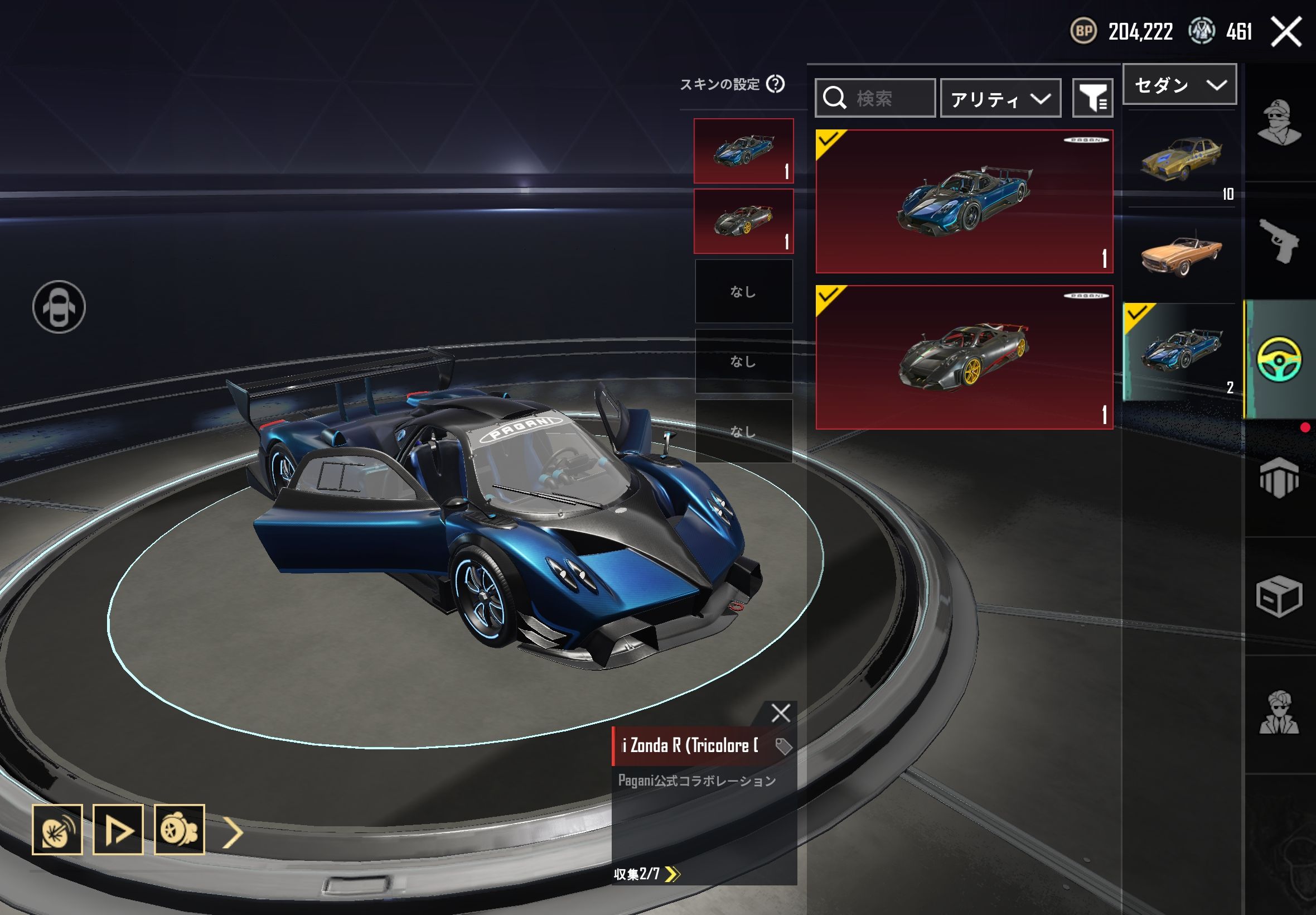The image size is (1316, 915).
Task: Open the skin filter options
Action: click(1092, 98)
